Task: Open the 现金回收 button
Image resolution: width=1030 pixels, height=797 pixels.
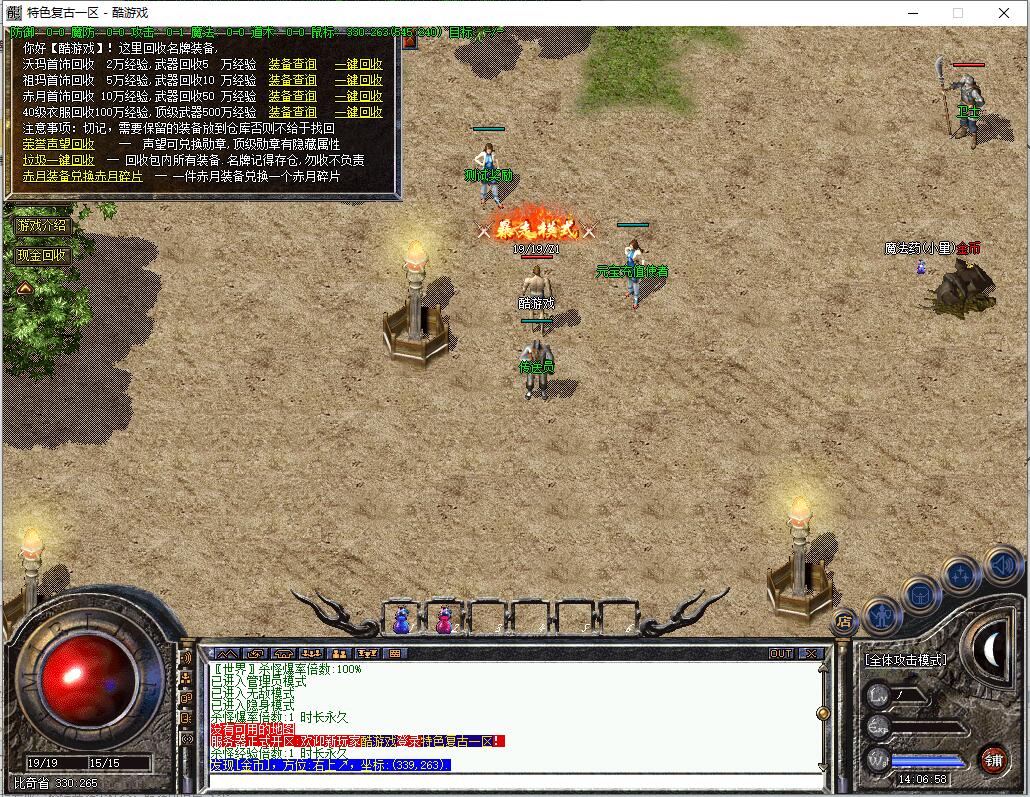Action: [x=42, y=255]
